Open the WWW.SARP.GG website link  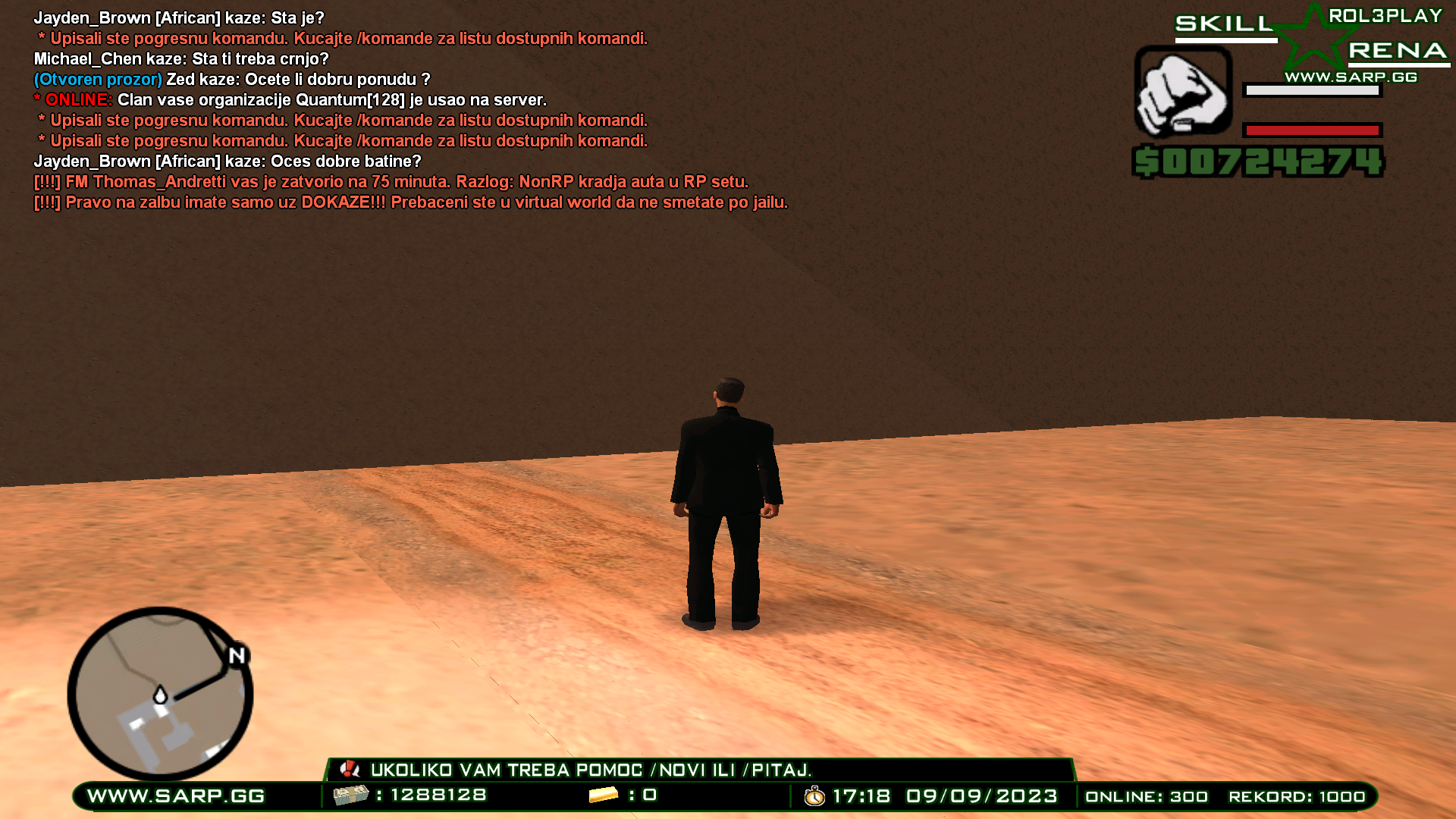(x=174, y=795)
